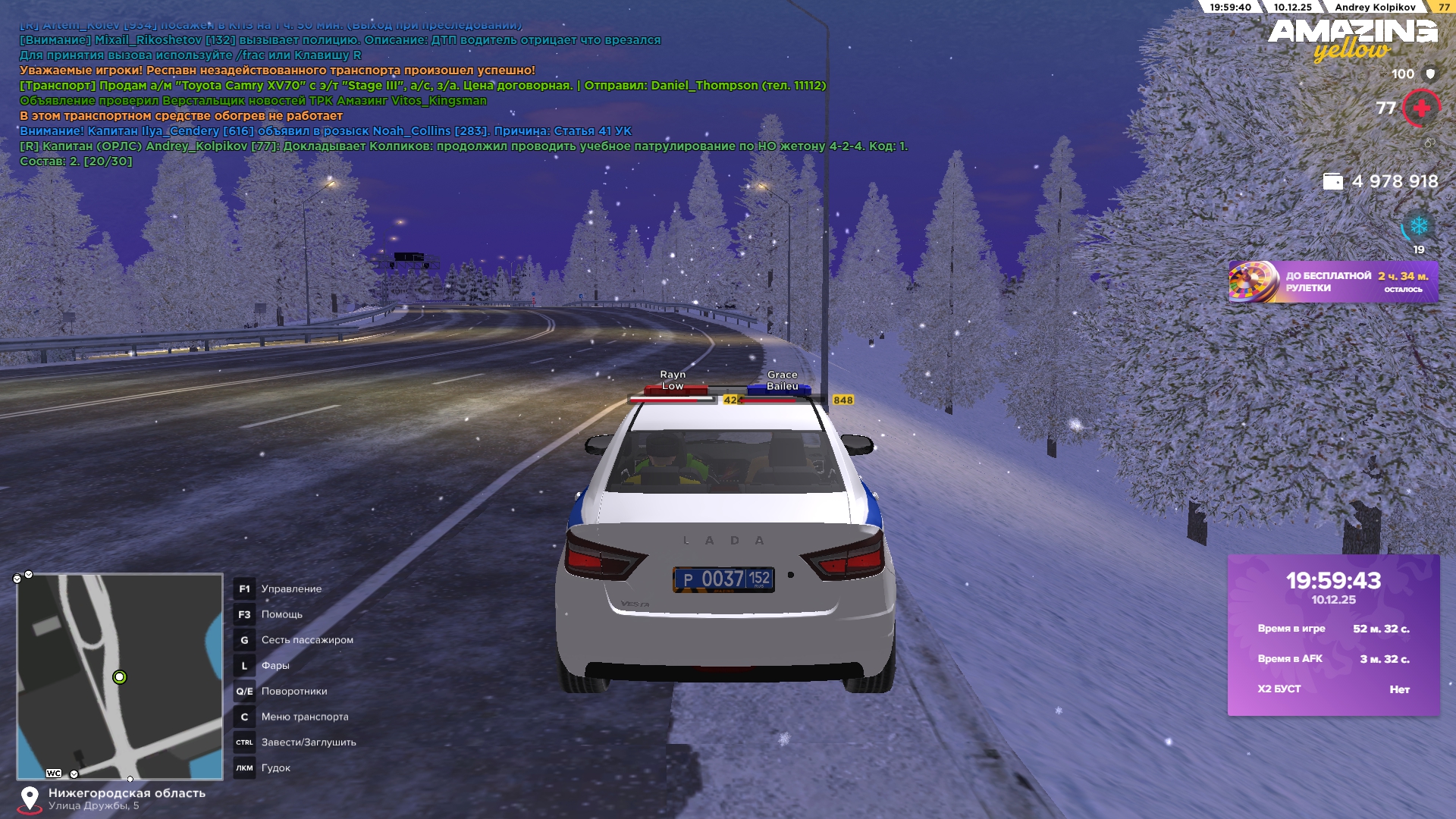Image resolution: width=1456 pixels, height=819 pixels.
Task: Click the green player marker on minimap
Action: (x=119, y=677)
